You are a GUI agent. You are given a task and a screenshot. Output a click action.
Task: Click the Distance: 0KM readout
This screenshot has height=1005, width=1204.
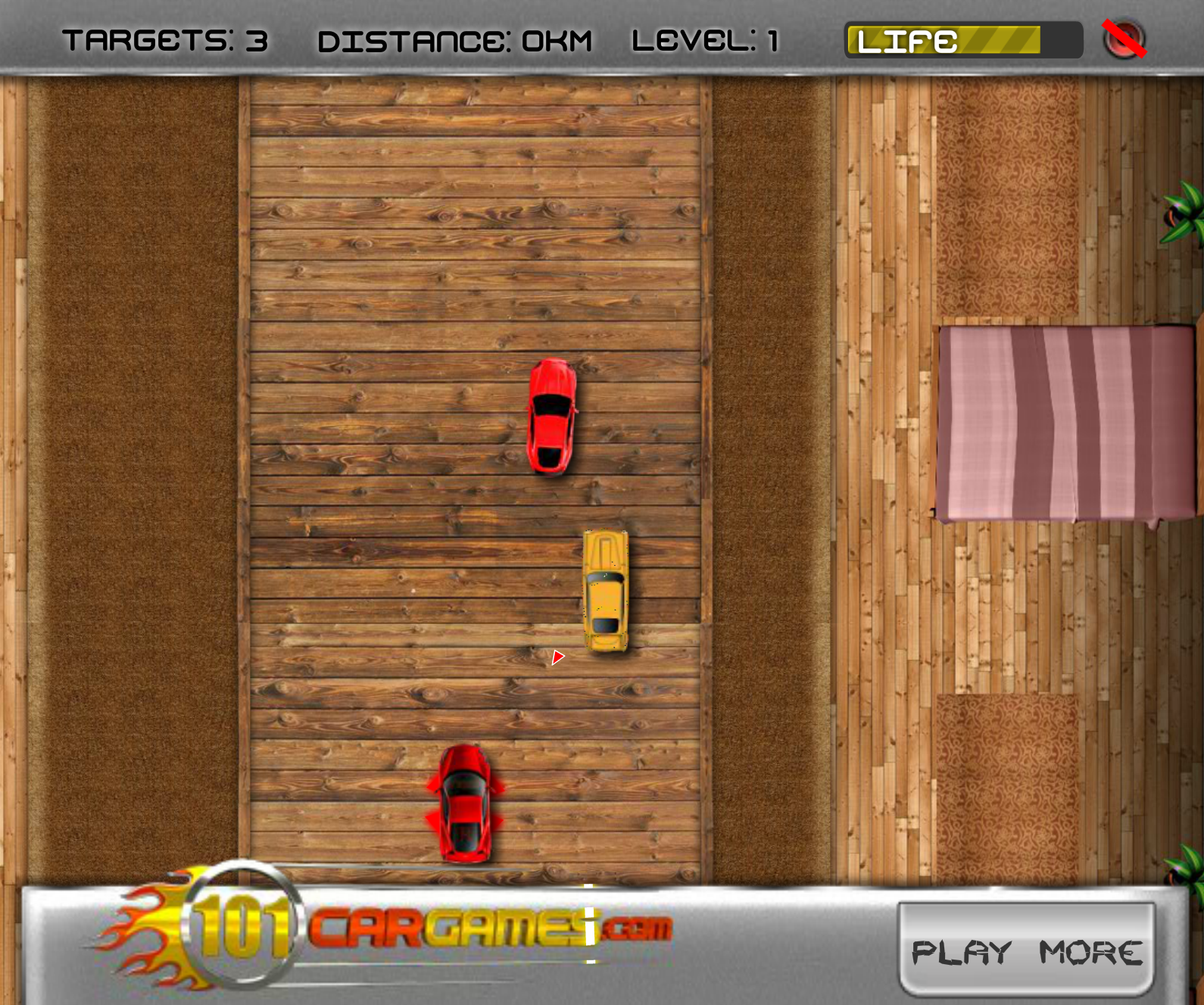point(454,39)
